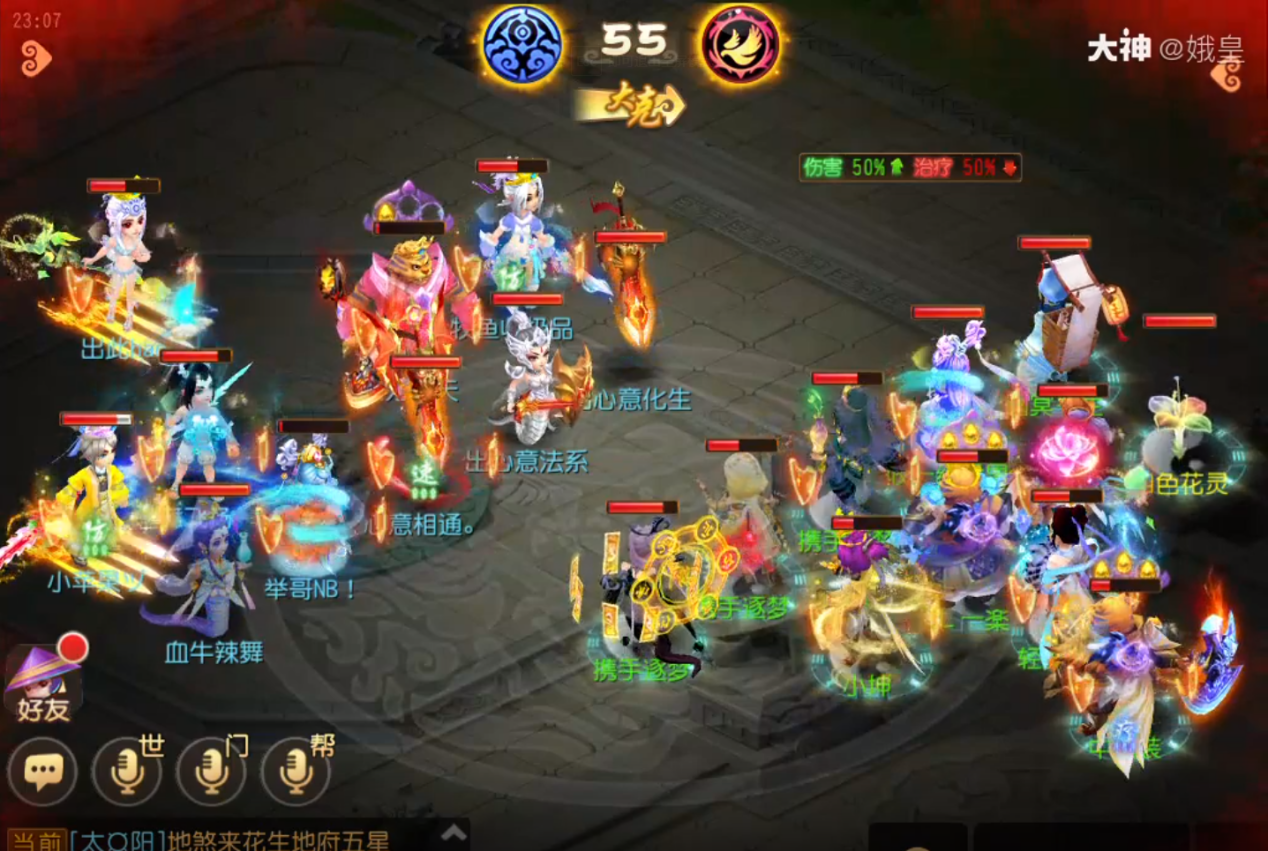Activate the 帮 guild voice microphone
This screenshot has width=1268, height=851.
295,771
